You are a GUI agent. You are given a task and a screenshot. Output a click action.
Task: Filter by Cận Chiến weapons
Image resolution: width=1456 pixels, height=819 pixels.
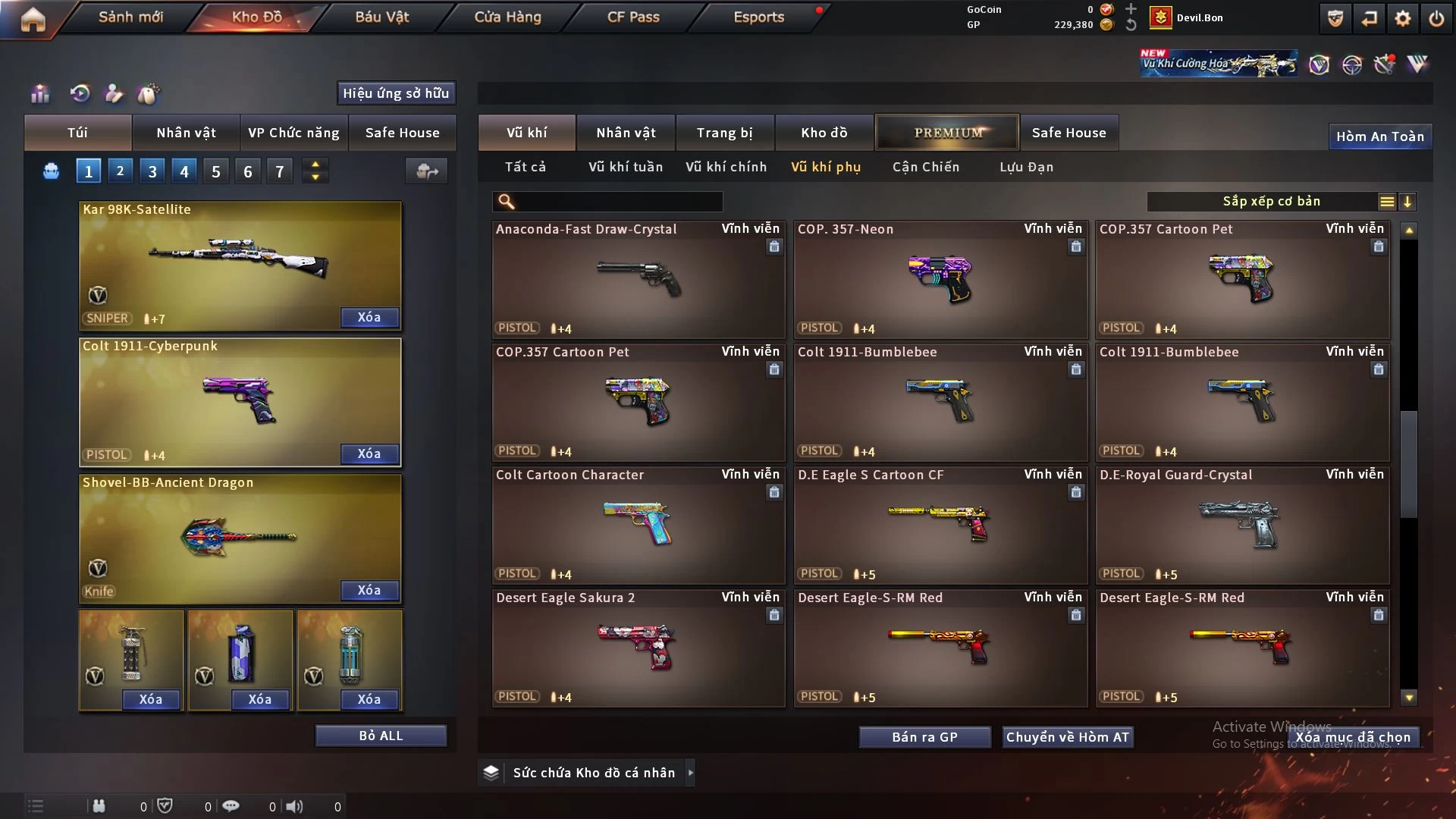925,167
